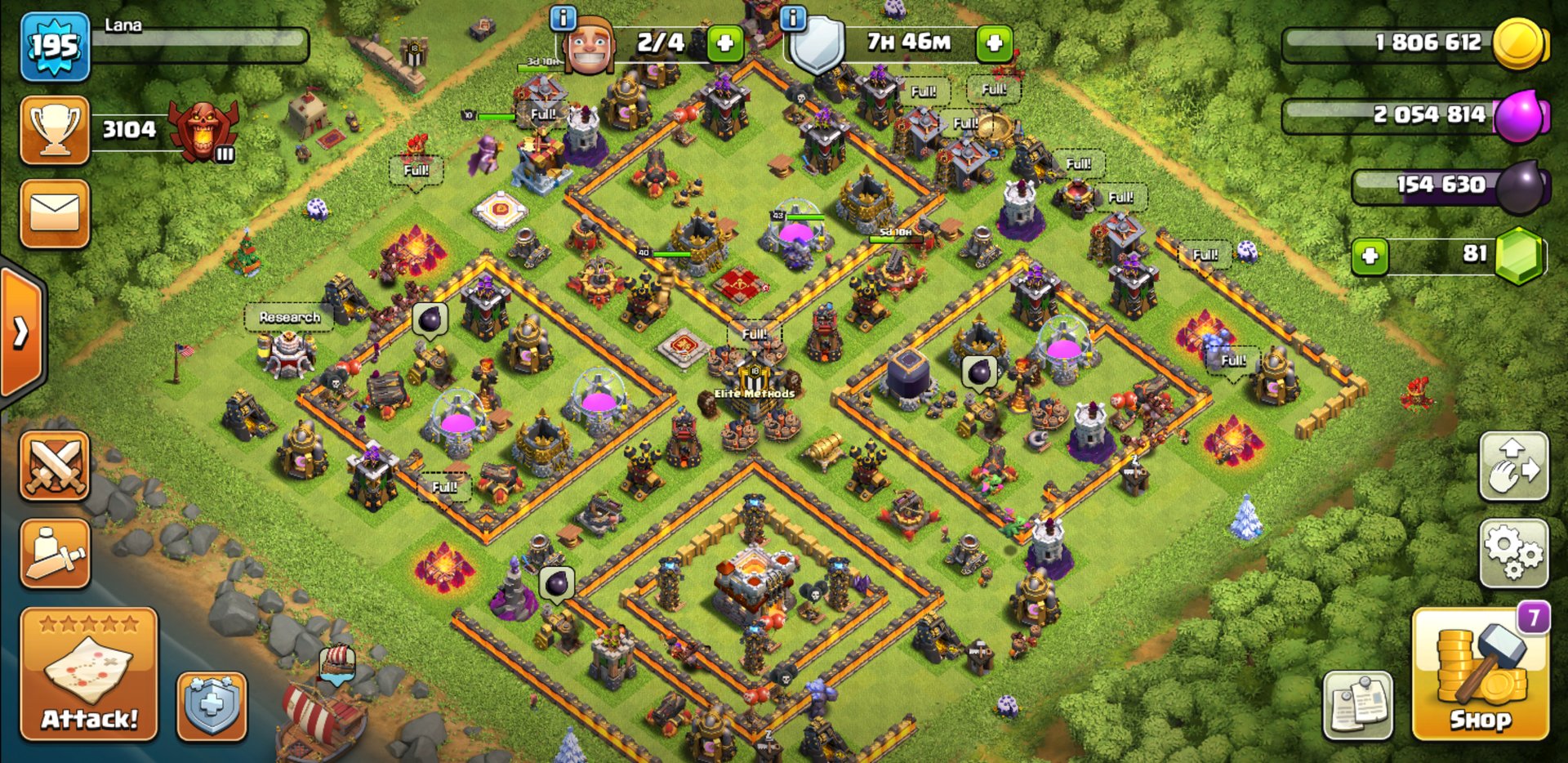Tap the Attack! map button
This screenshot has height=763, width=1568.
(89, 675)
